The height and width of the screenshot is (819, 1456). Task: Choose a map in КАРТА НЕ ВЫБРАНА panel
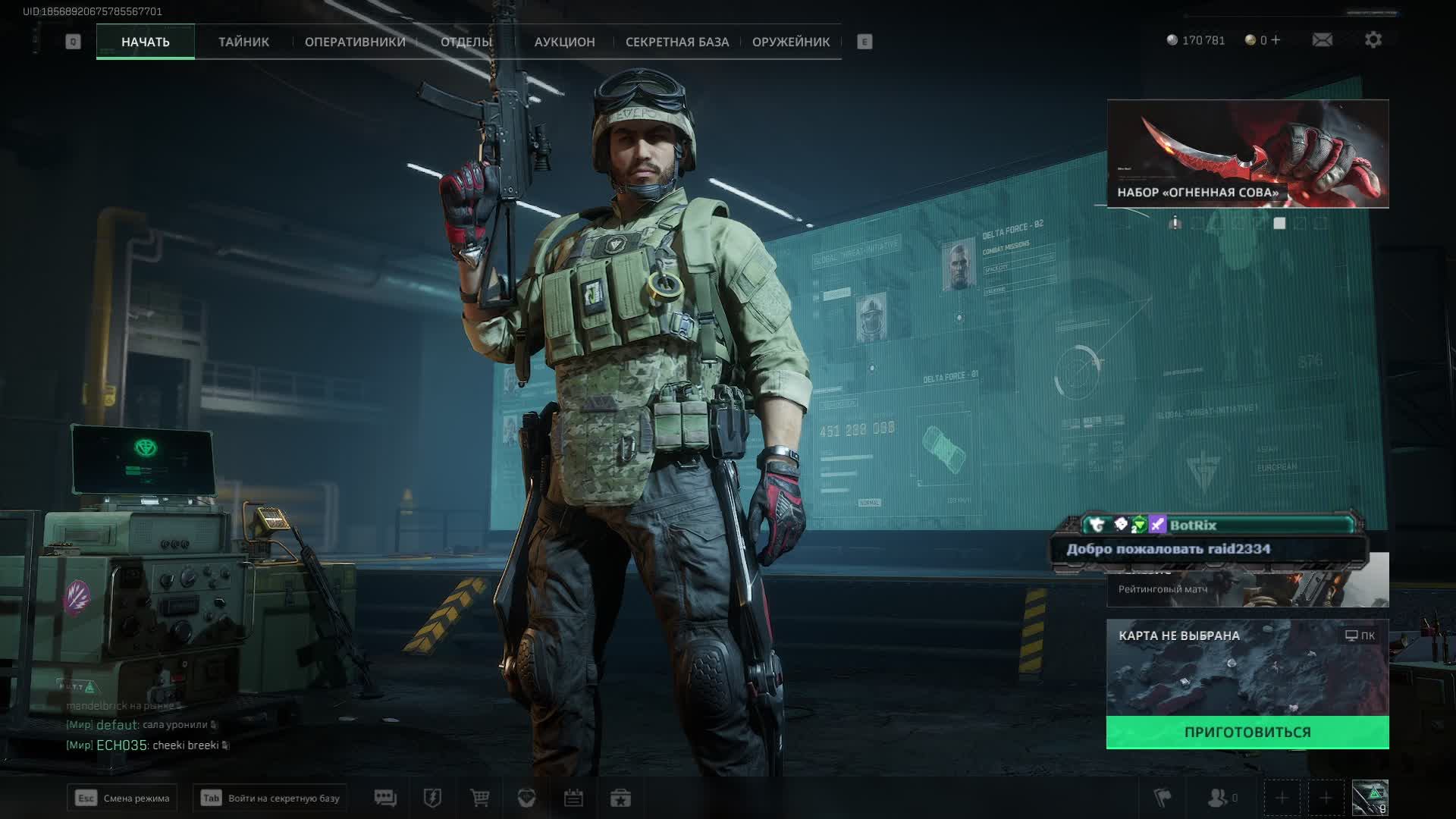[x=1247, y=669]
